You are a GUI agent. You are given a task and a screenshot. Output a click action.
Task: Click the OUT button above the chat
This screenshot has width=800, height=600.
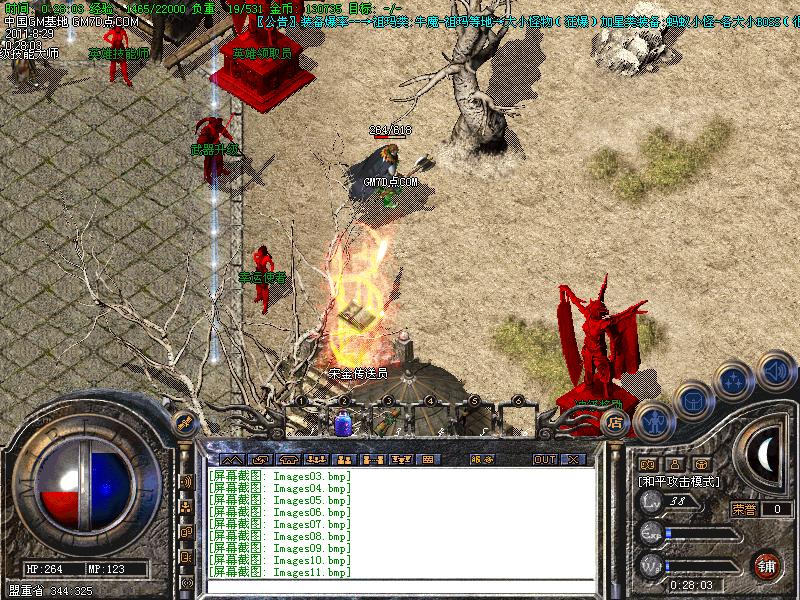pos(544,460)
